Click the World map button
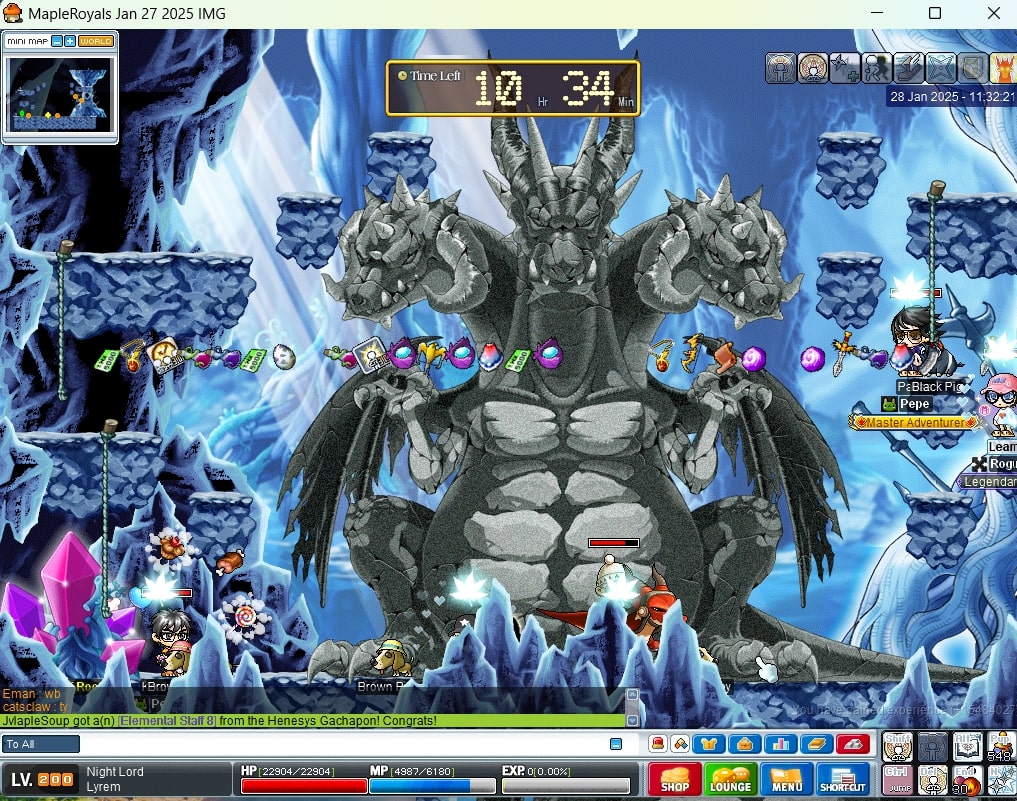 96,41
